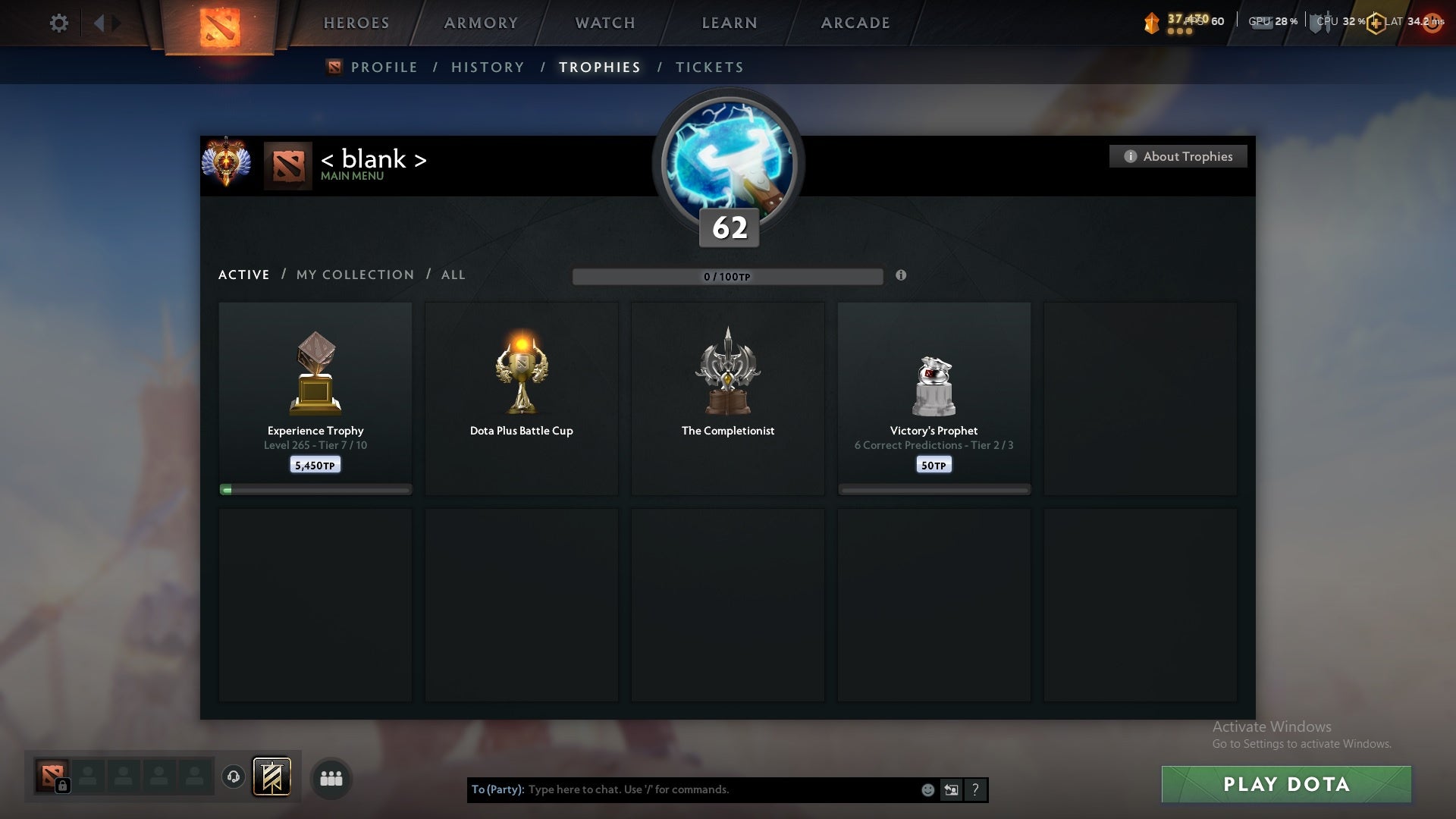Click the PLAY DOTA button
Screen dimensions: 1456x819
click(x=1285, y=784)
